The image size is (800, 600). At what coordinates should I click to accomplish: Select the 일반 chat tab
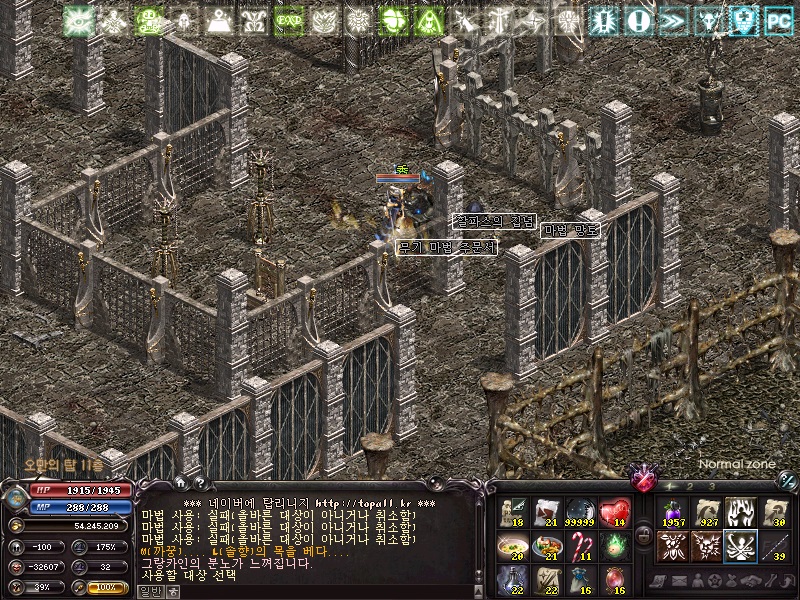149,591
